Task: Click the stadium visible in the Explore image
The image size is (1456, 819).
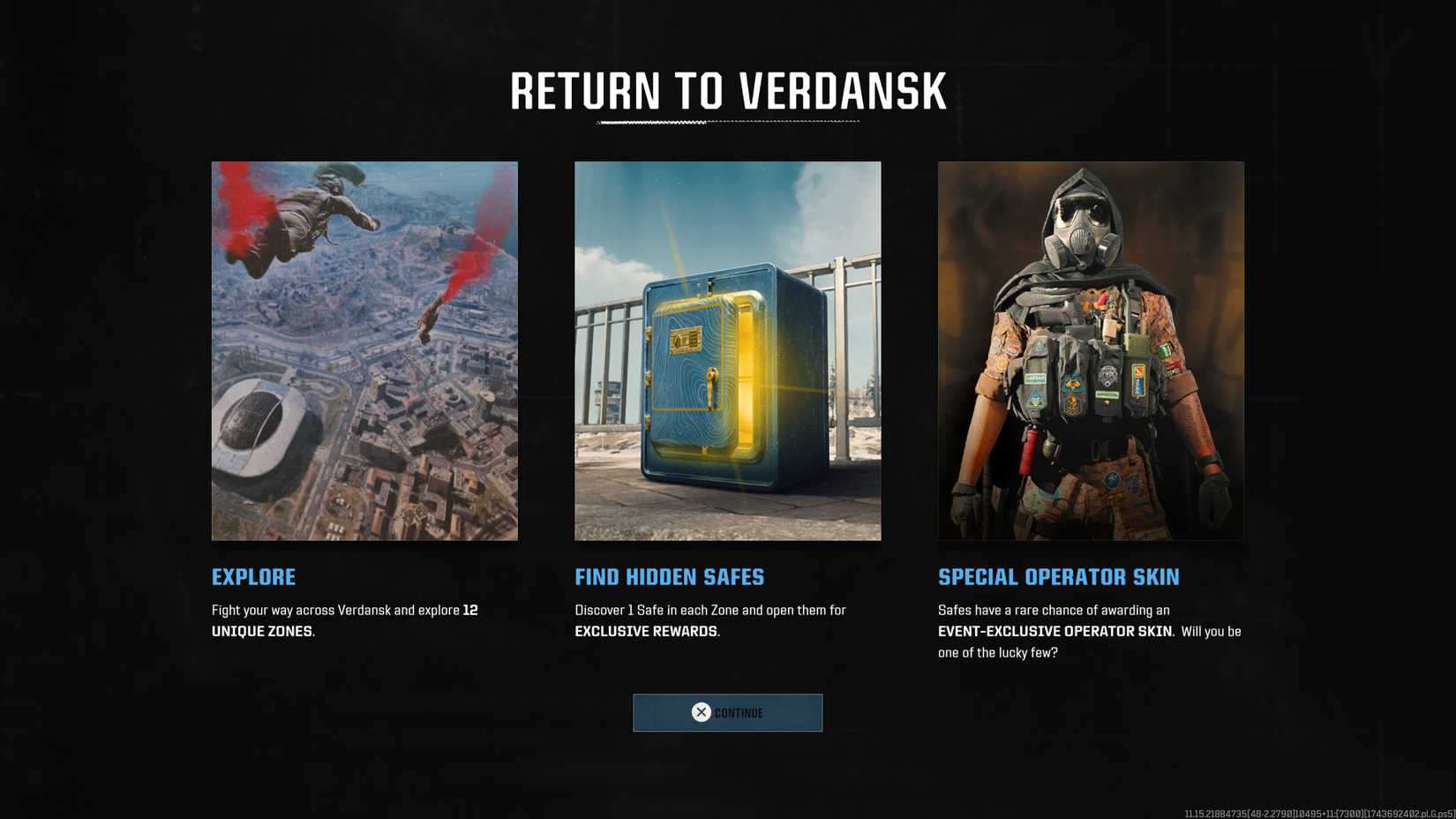Action: click(259, 425)
